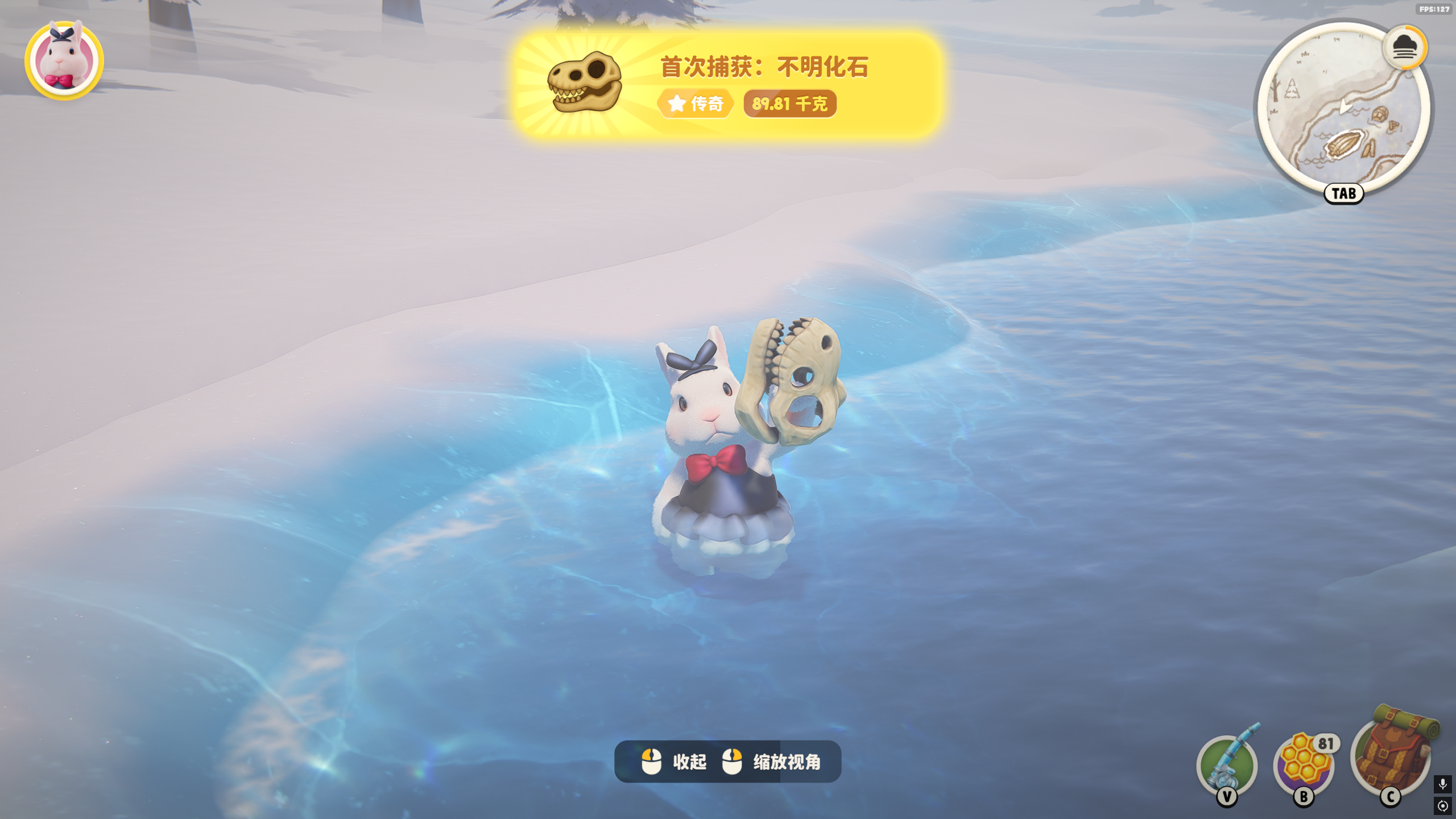Check the weather icon on minimap
Viewport: 1456px width, 819px height.
[1404, 48]
